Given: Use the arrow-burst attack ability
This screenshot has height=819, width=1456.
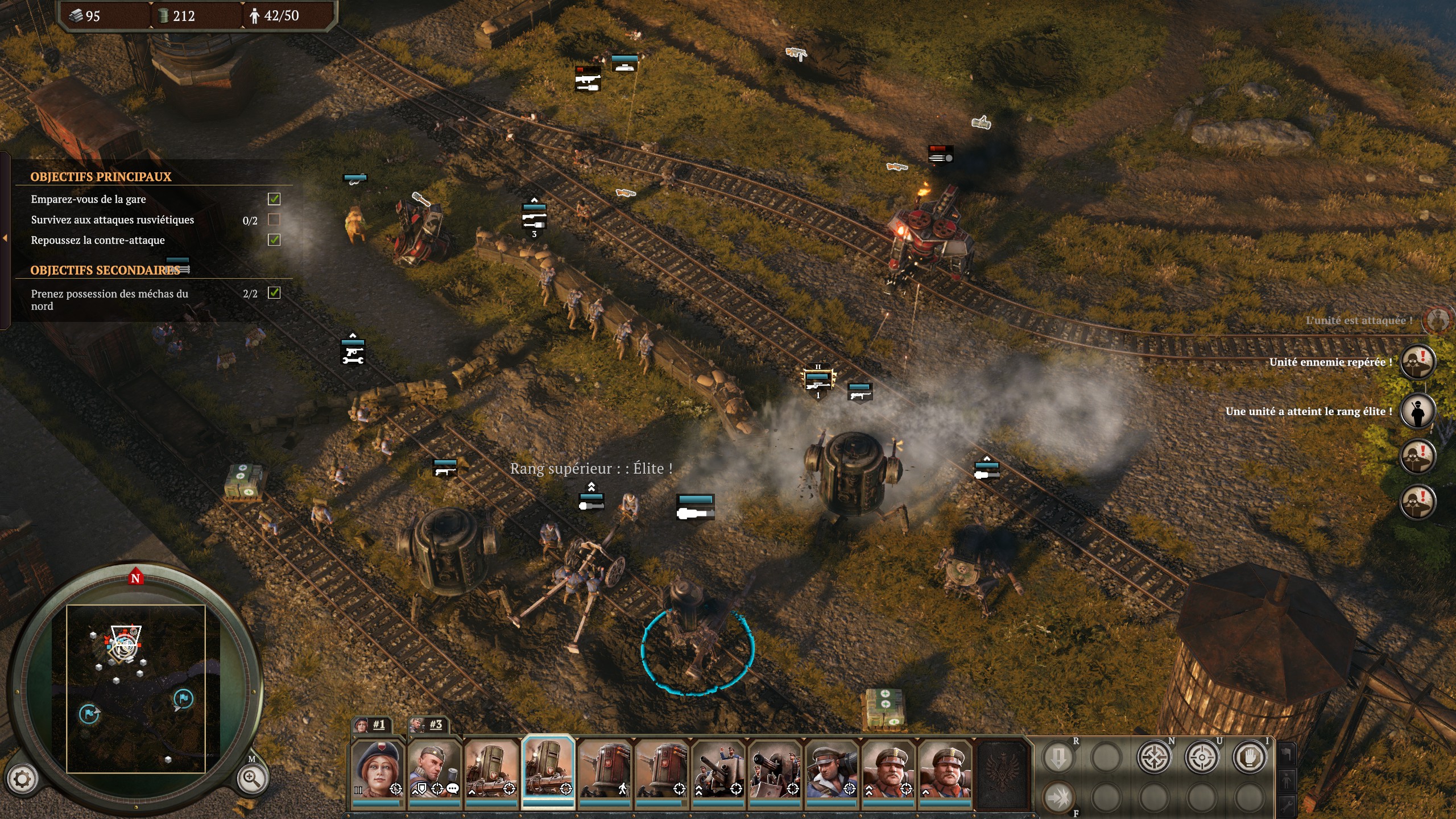Looking at the screenshot, I should [1058, 797].
